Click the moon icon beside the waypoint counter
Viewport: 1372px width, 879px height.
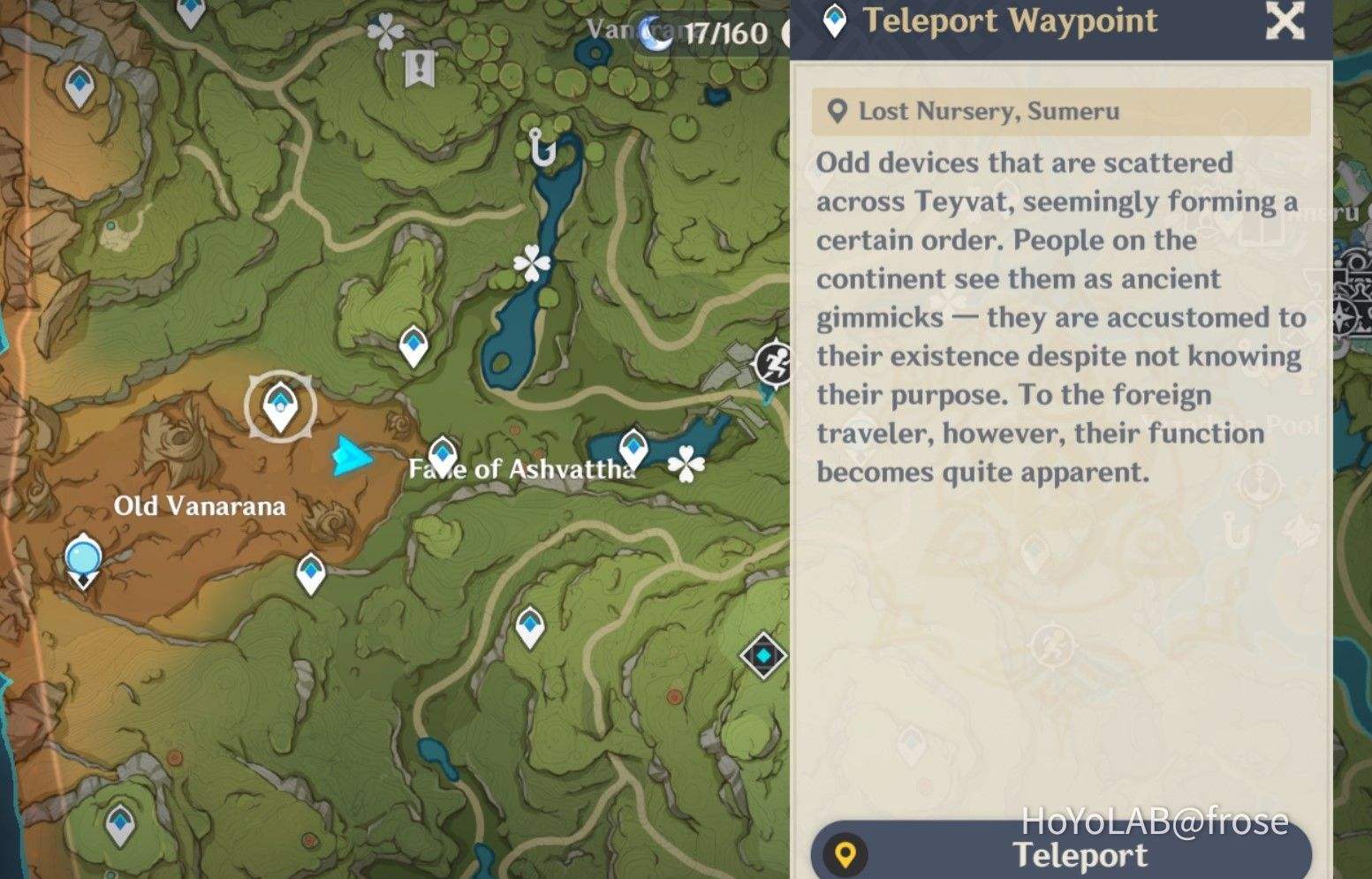656,29
